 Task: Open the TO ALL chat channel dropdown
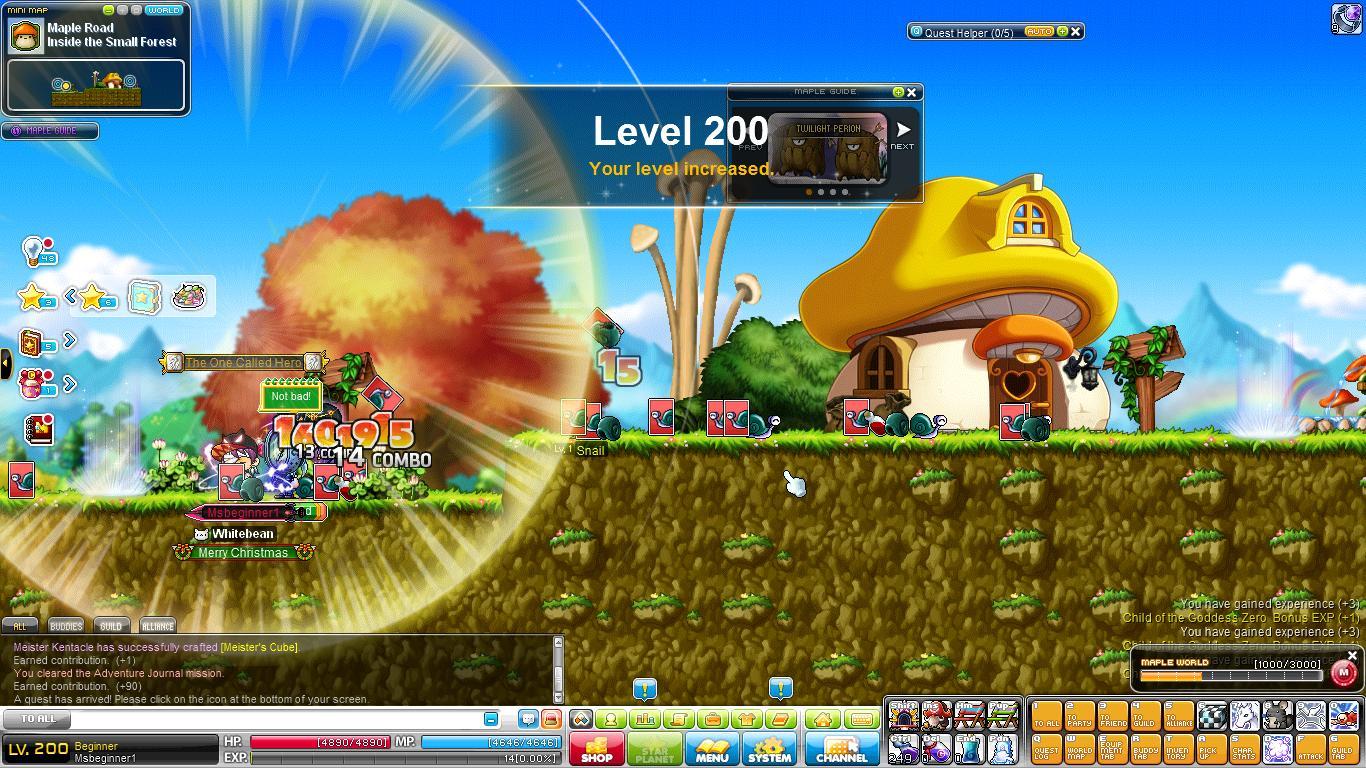(x=35, y=719)
